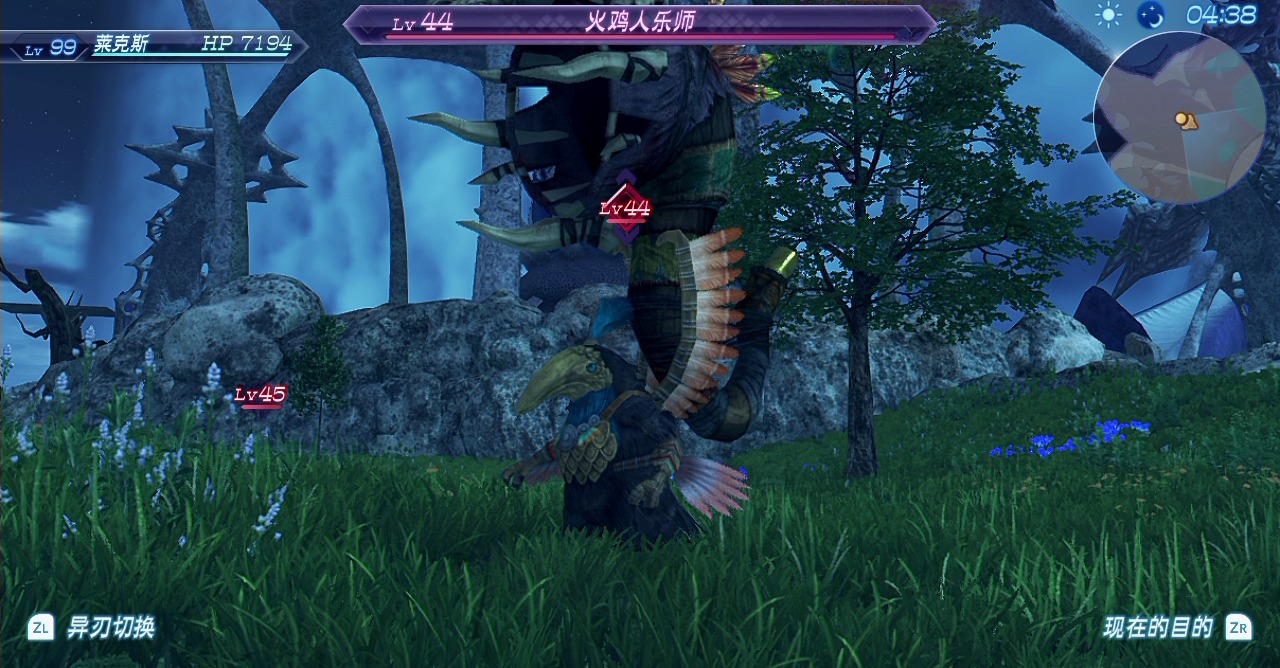1280x668 pixels.
Task: Select the 火鸡人乐师 enemy target bar
Action: coord(640,24)
